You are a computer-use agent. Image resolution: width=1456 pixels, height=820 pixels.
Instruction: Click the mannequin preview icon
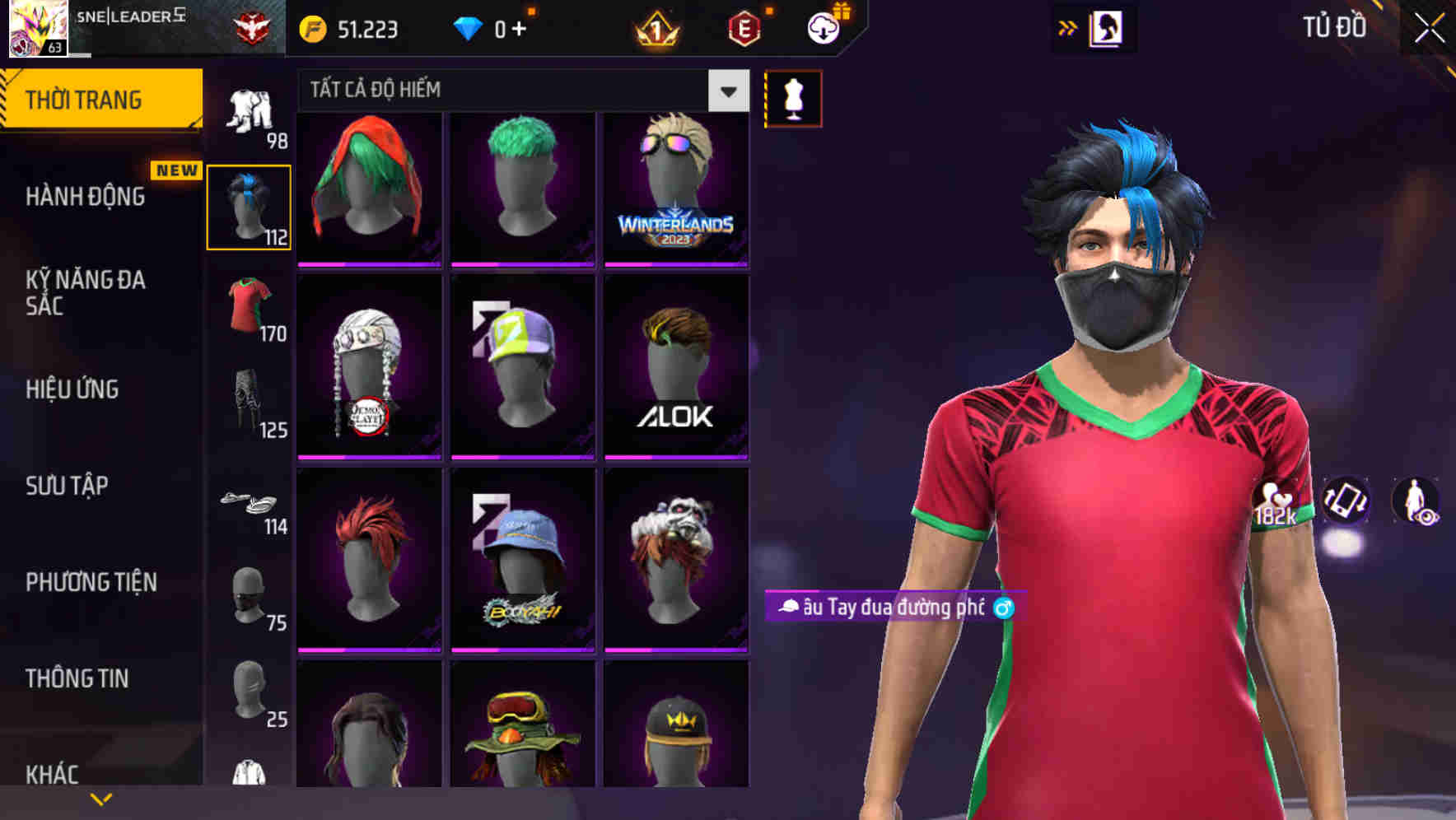point(793,97)
